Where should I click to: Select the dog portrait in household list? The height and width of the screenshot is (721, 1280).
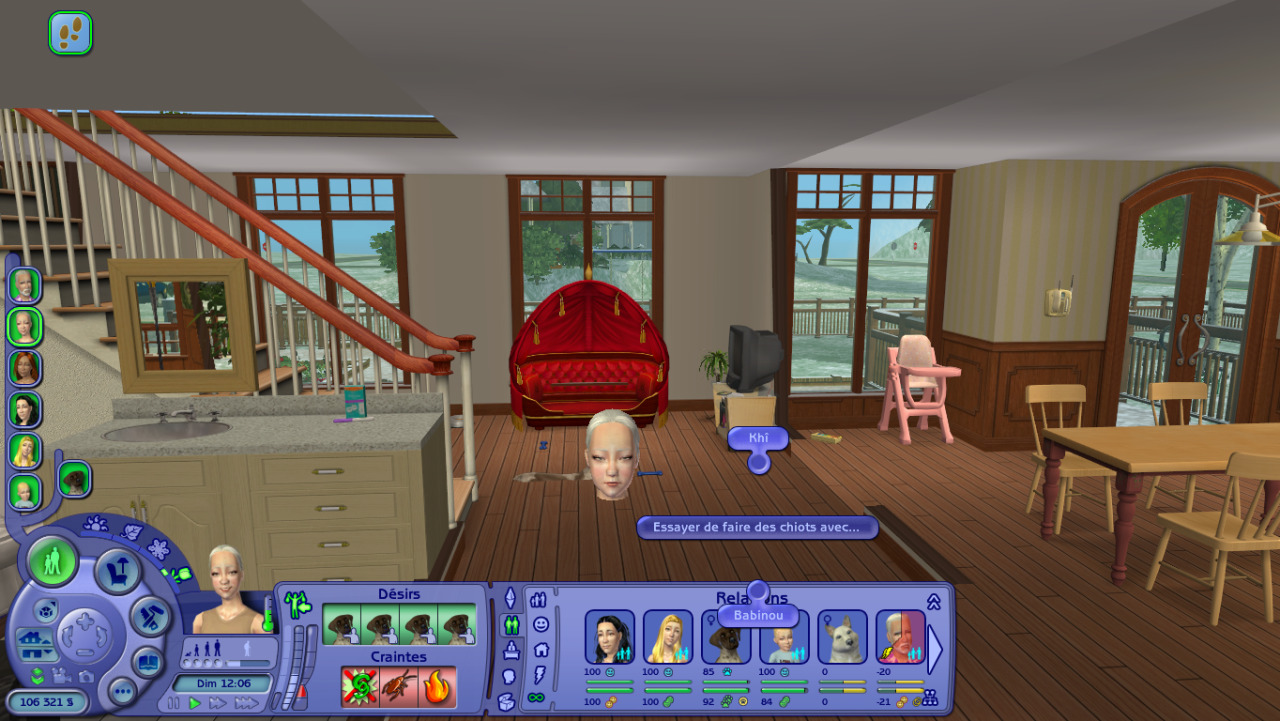[74, 480]
